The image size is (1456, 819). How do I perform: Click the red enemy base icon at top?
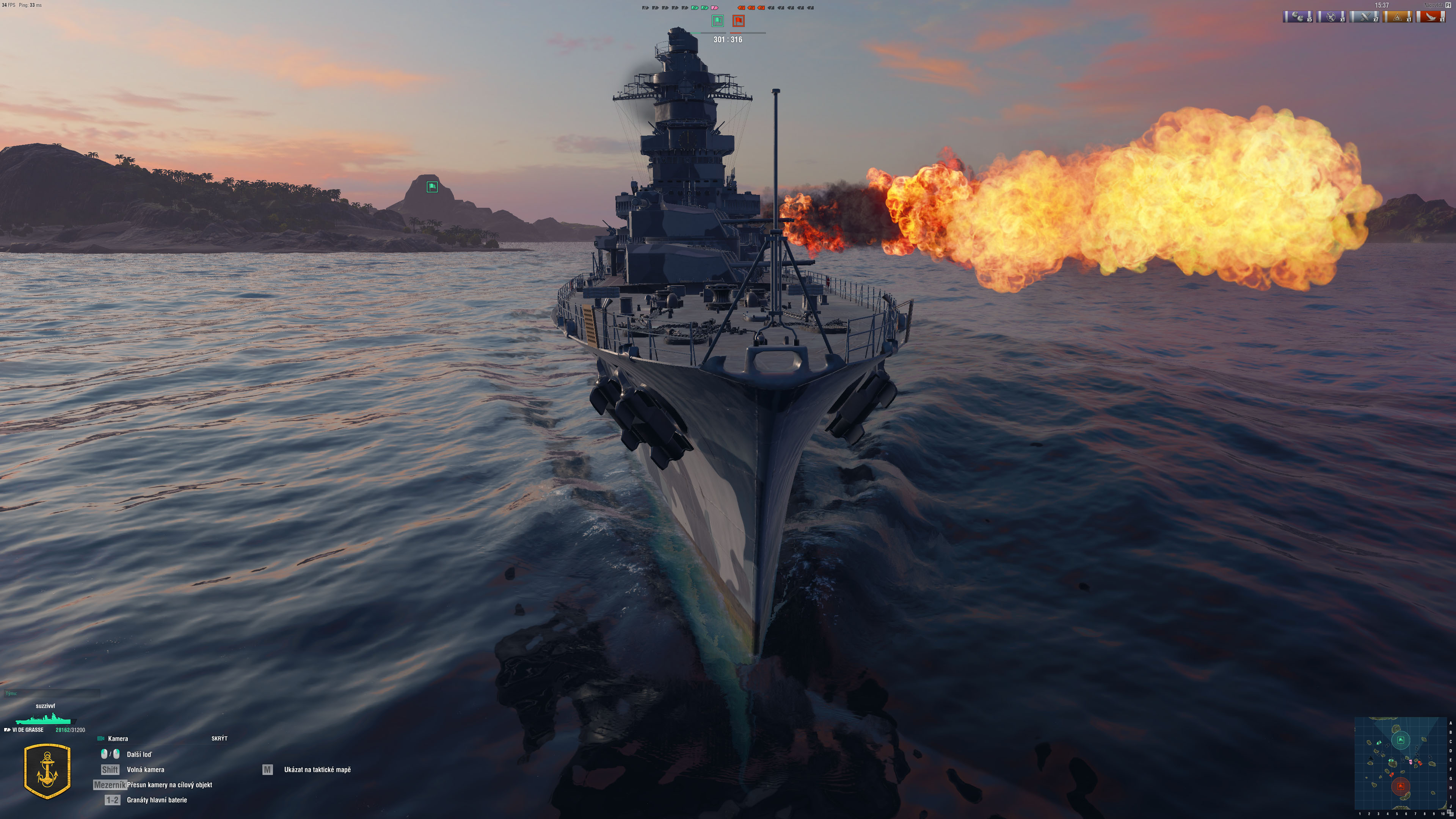[x=739, y=21]
